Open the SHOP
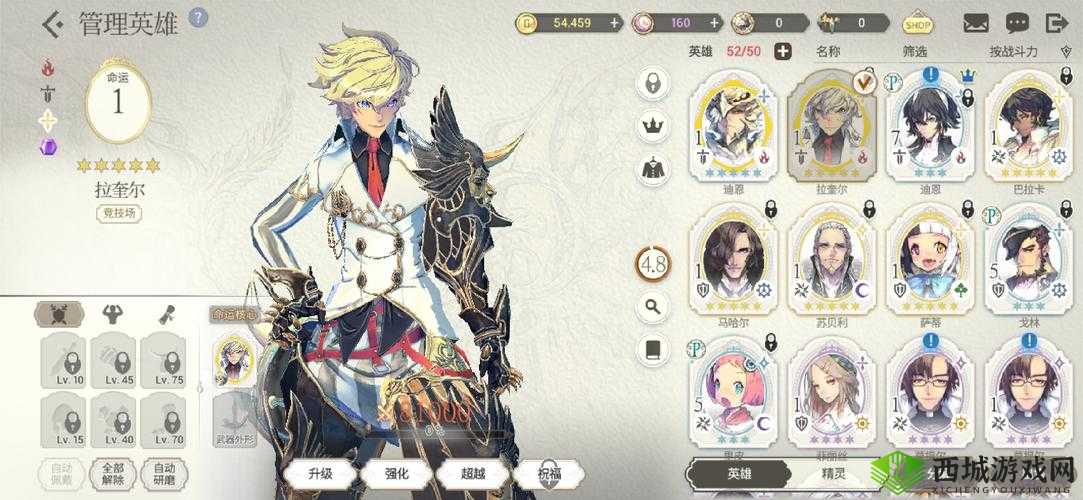 917,22
